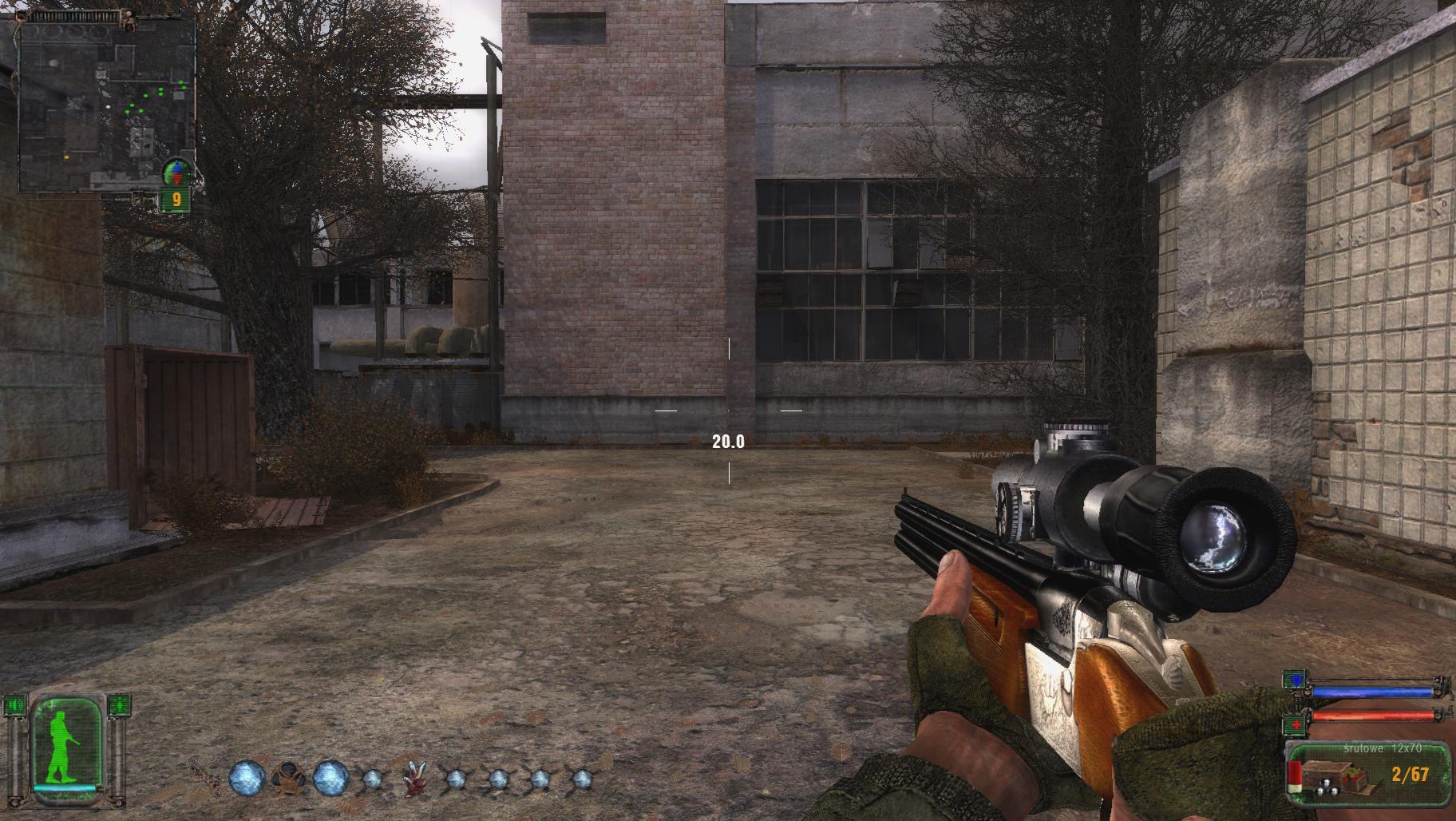Click the noise level speaker icon
1456x821 pixels.
pyautogui.click(x=14, y=705)
